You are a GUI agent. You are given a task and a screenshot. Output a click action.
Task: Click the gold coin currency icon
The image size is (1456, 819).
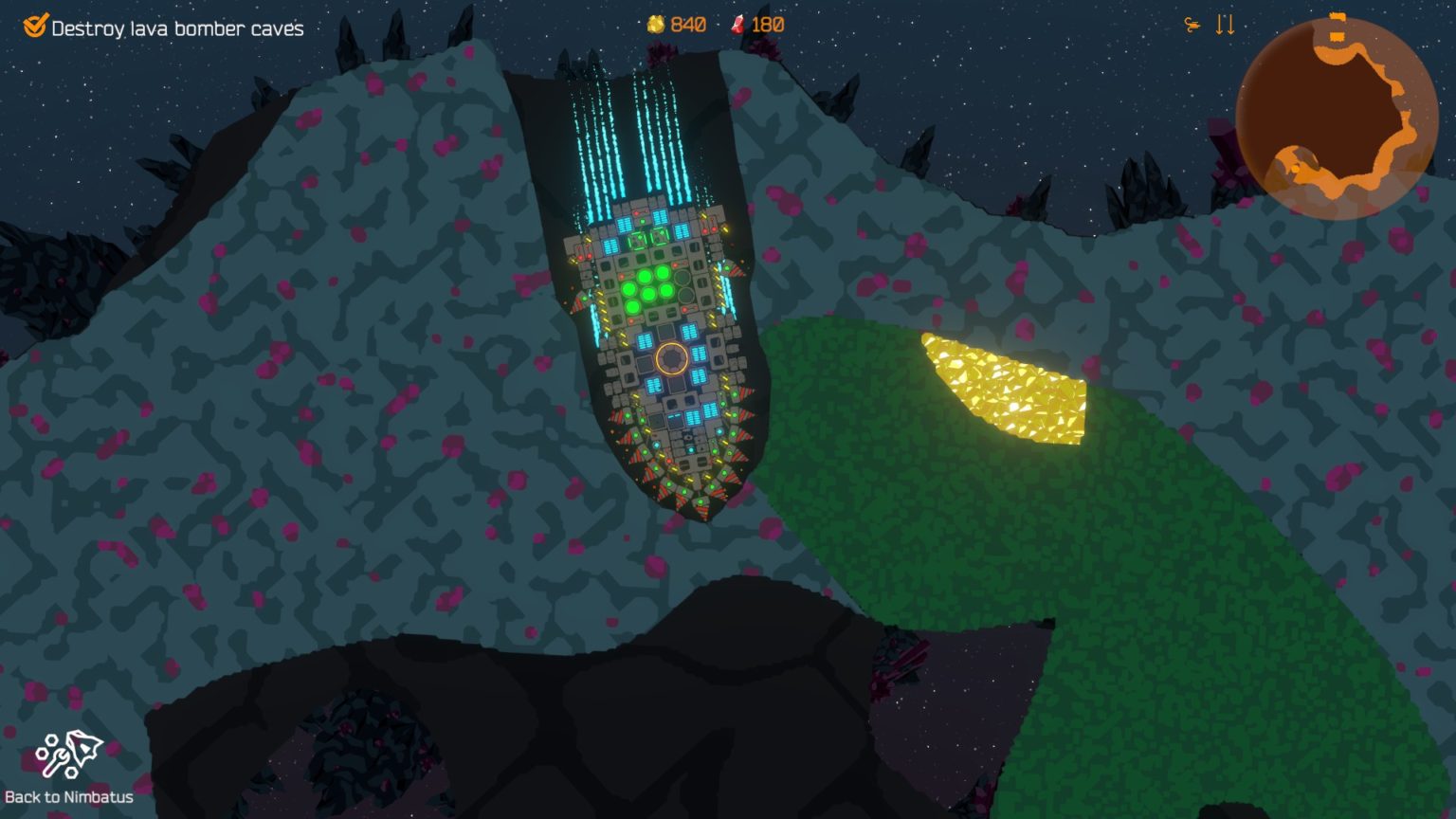coord(655,24)
